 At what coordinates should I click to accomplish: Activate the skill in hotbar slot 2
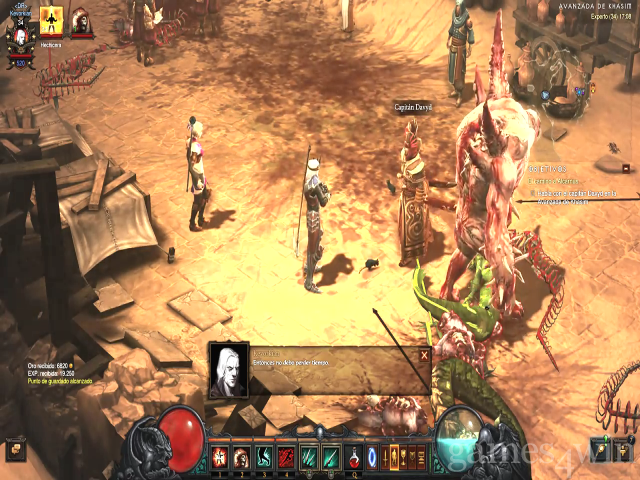coord(241,458)
